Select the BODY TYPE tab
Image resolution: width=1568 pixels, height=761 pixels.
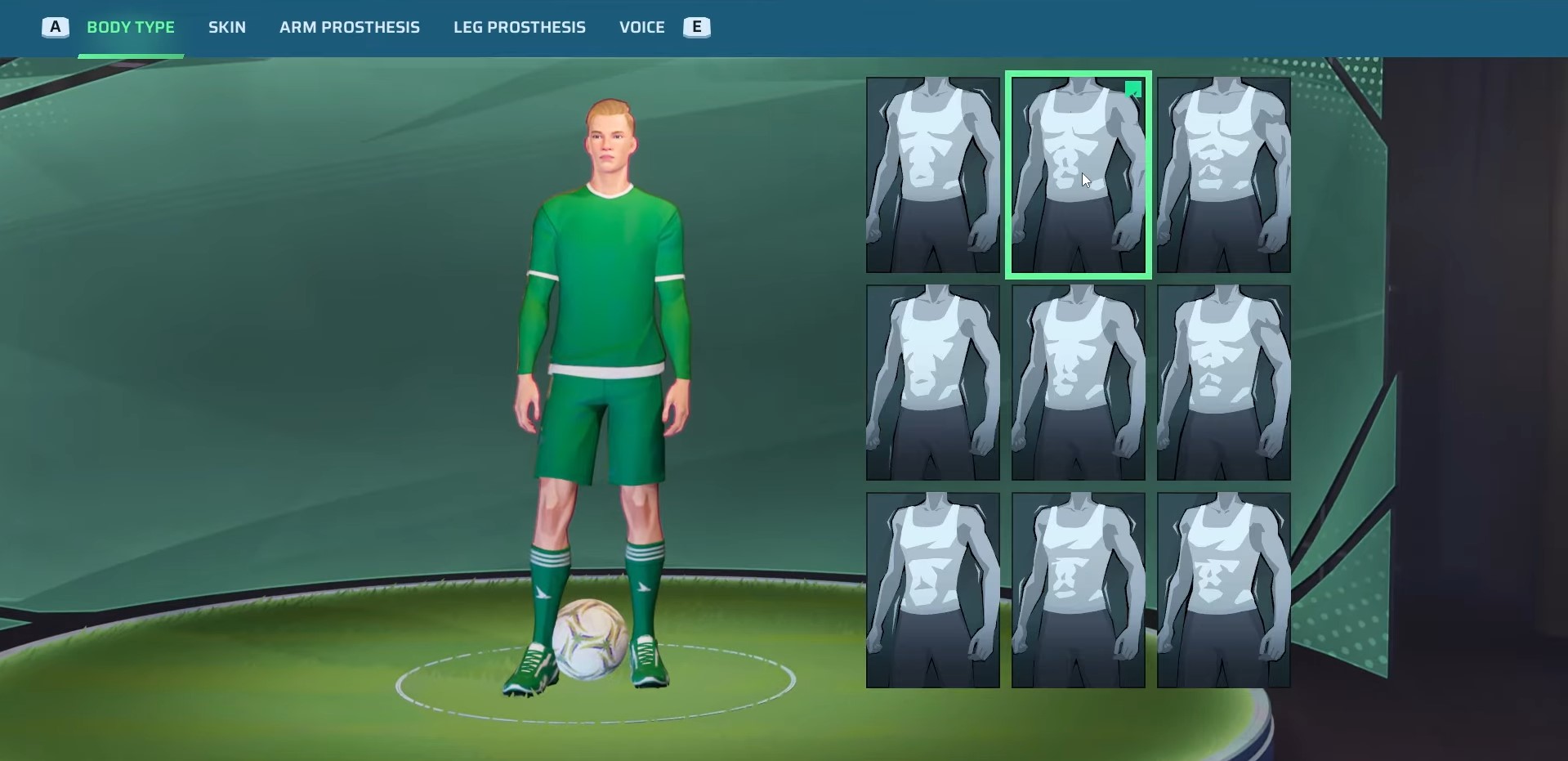[x=131, y=27]
